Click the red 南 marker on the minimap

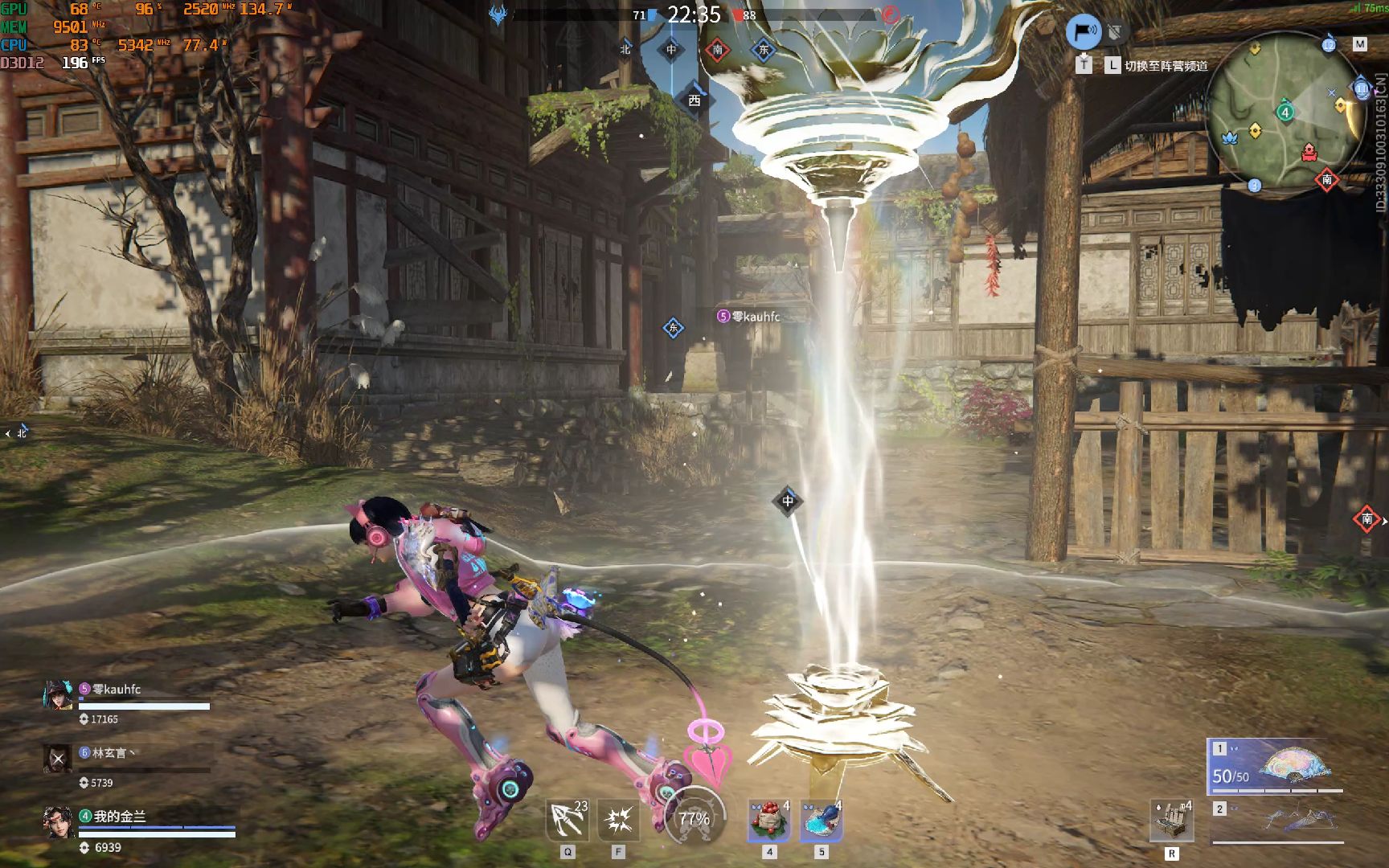click(1327, 180)
